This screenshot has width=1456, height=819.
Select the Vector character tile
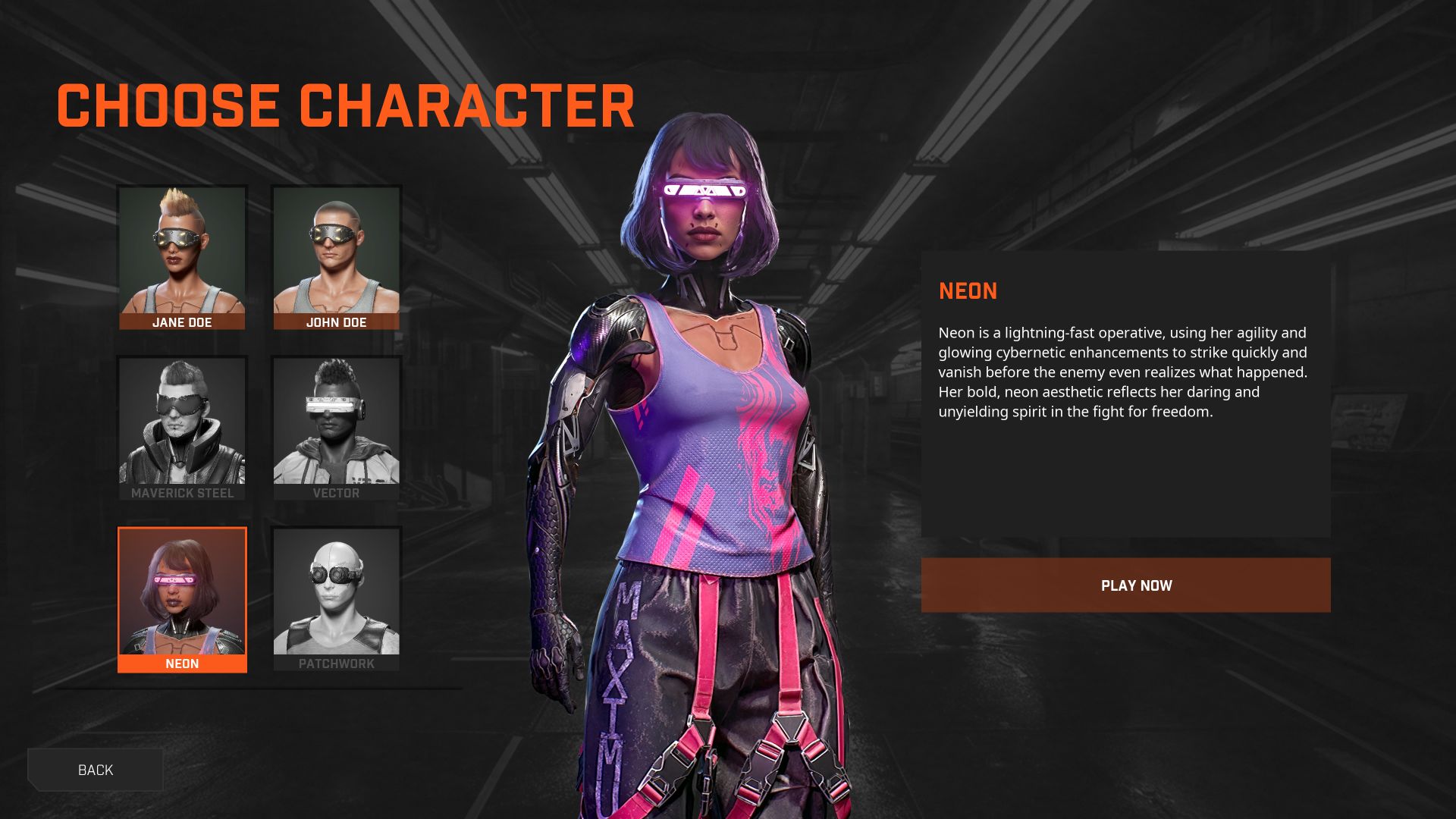(x=336, y=428)
